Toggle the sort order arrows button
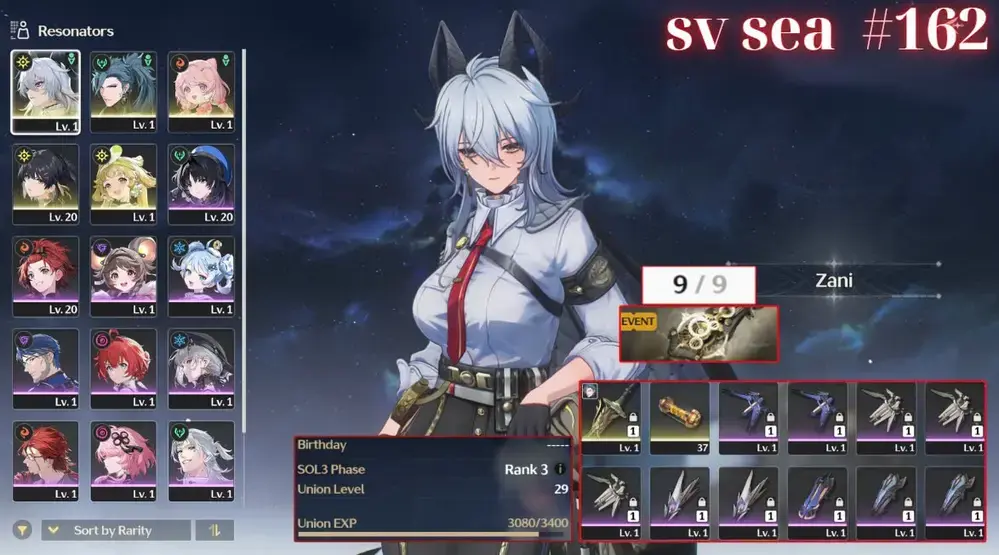Image resolution: width=999 pixels, height=555 pixels. pos(214,530)
